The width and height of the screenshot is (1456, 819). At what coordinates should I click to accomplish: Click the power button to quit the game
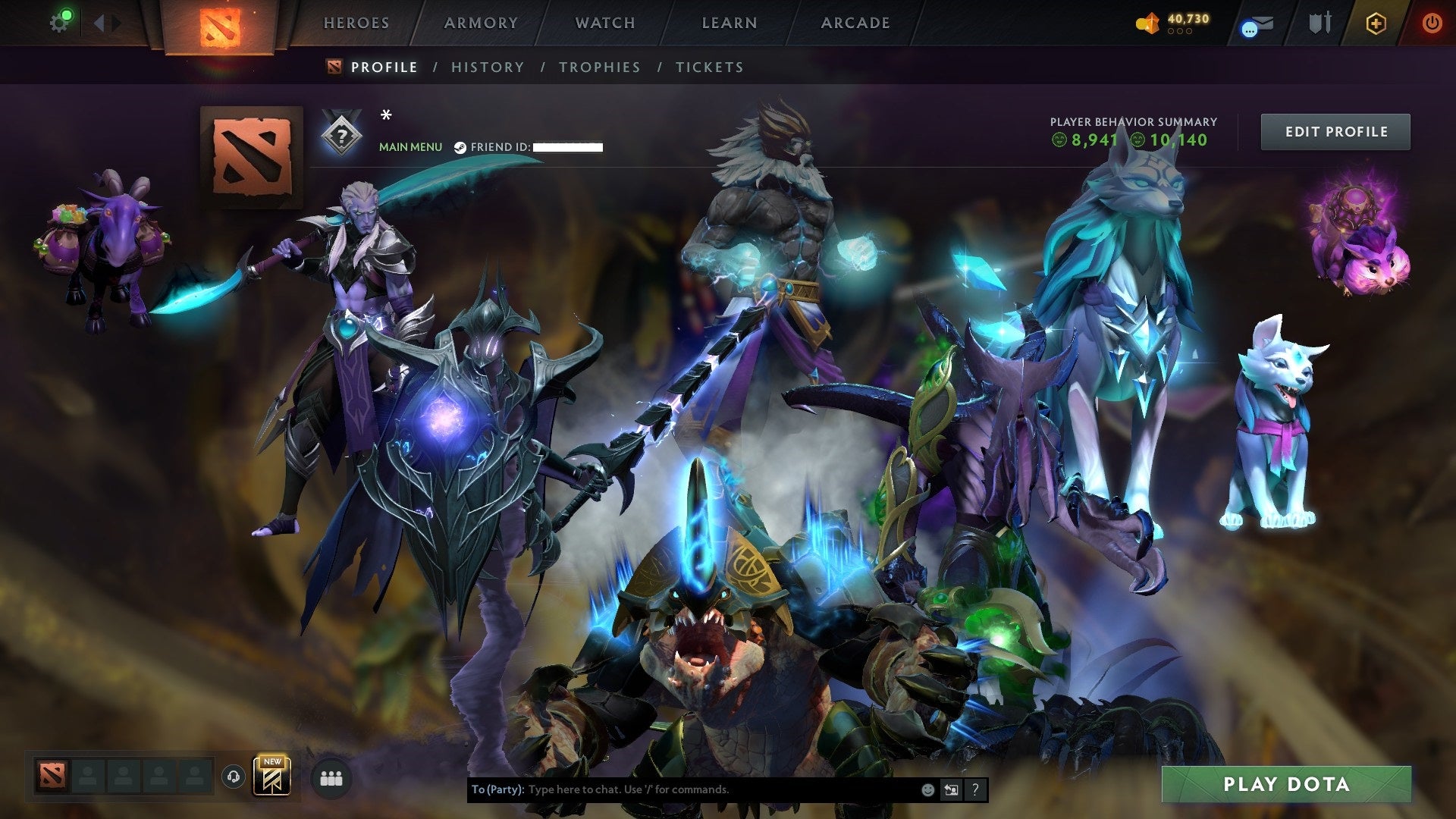pos(1432,23)
